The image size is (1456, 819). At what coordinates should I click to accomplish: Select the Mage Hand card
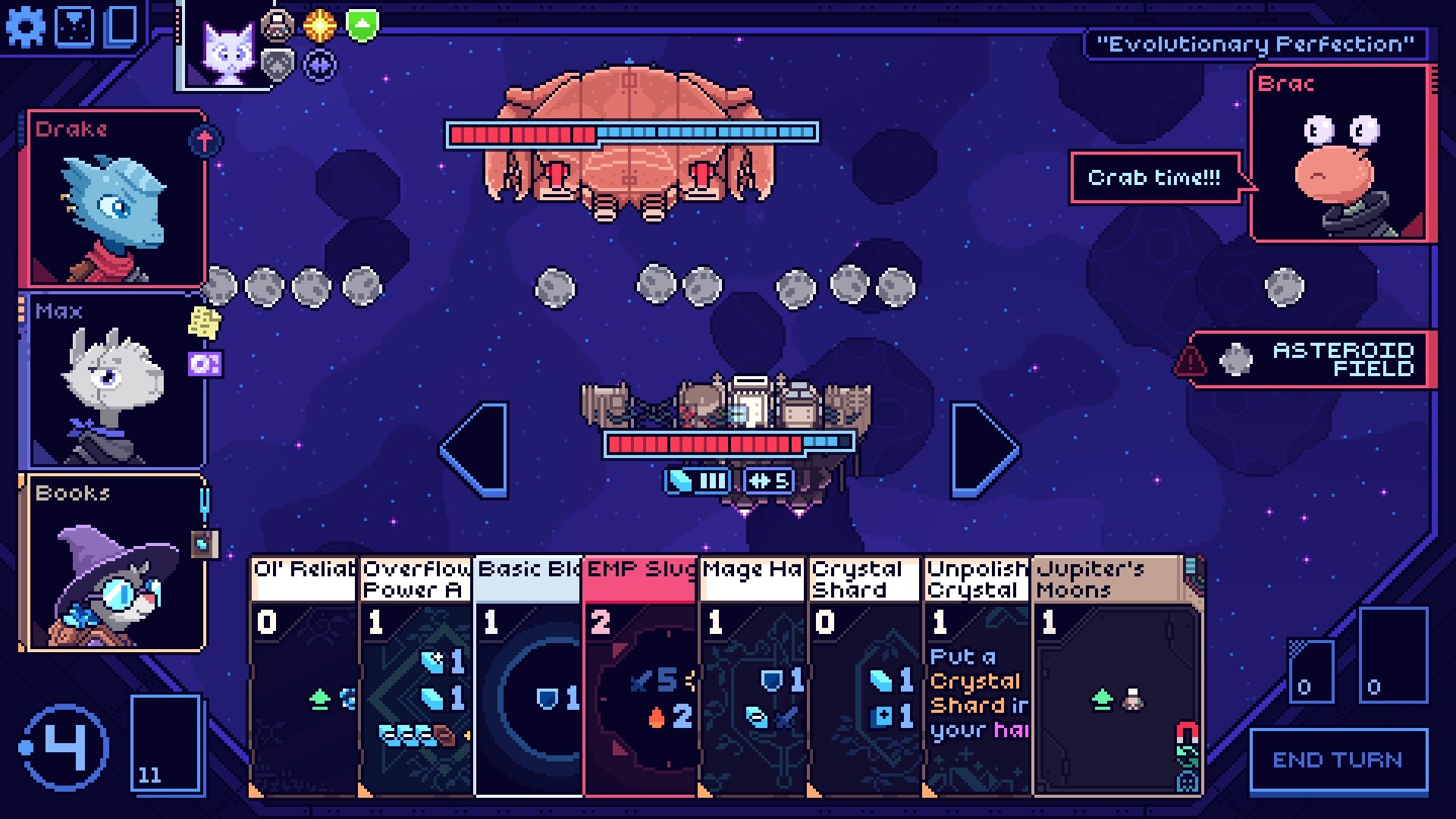pyautogui.click(x=752, y=675)
